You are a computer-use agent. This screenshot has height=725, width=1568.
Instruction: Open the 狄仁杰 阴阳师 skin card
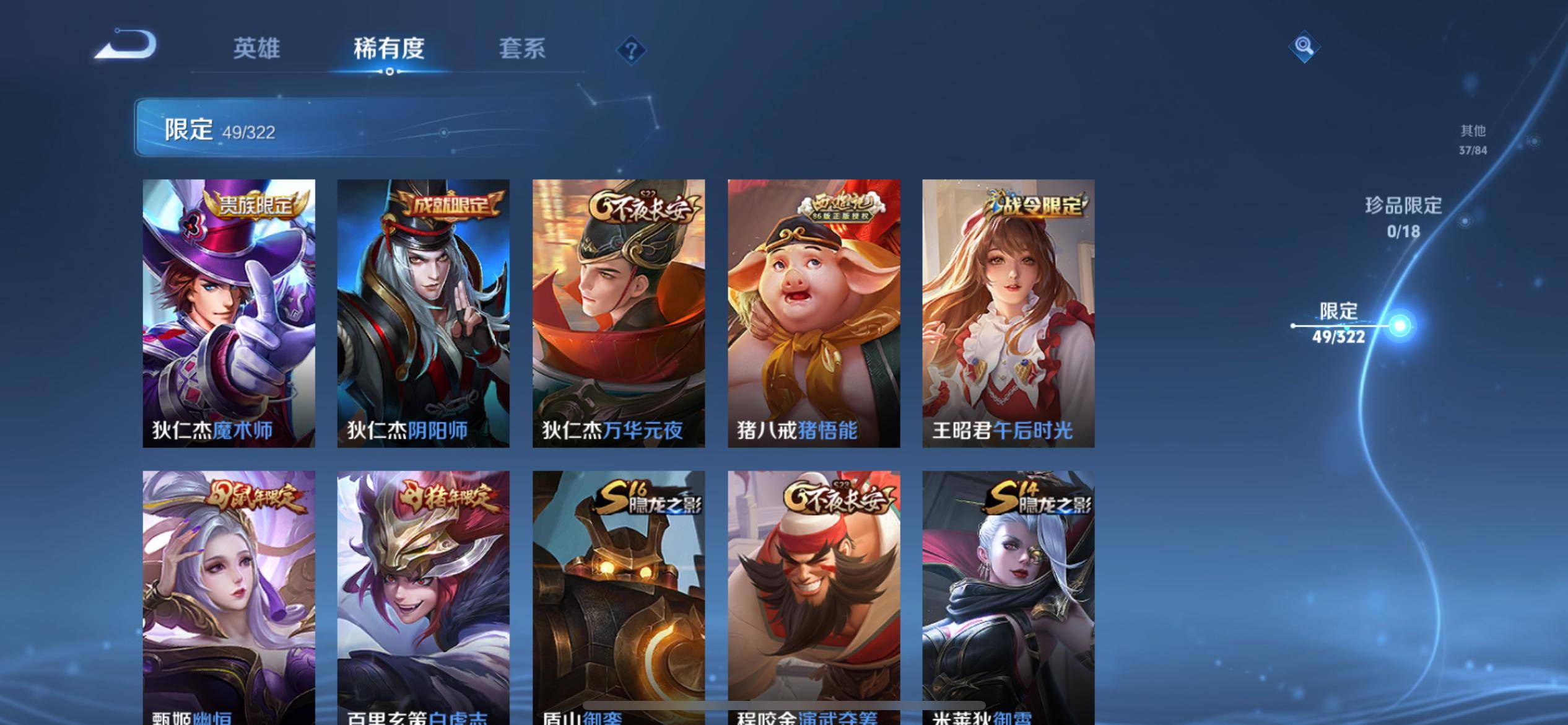pyautogui.click(x=423, y=313)
